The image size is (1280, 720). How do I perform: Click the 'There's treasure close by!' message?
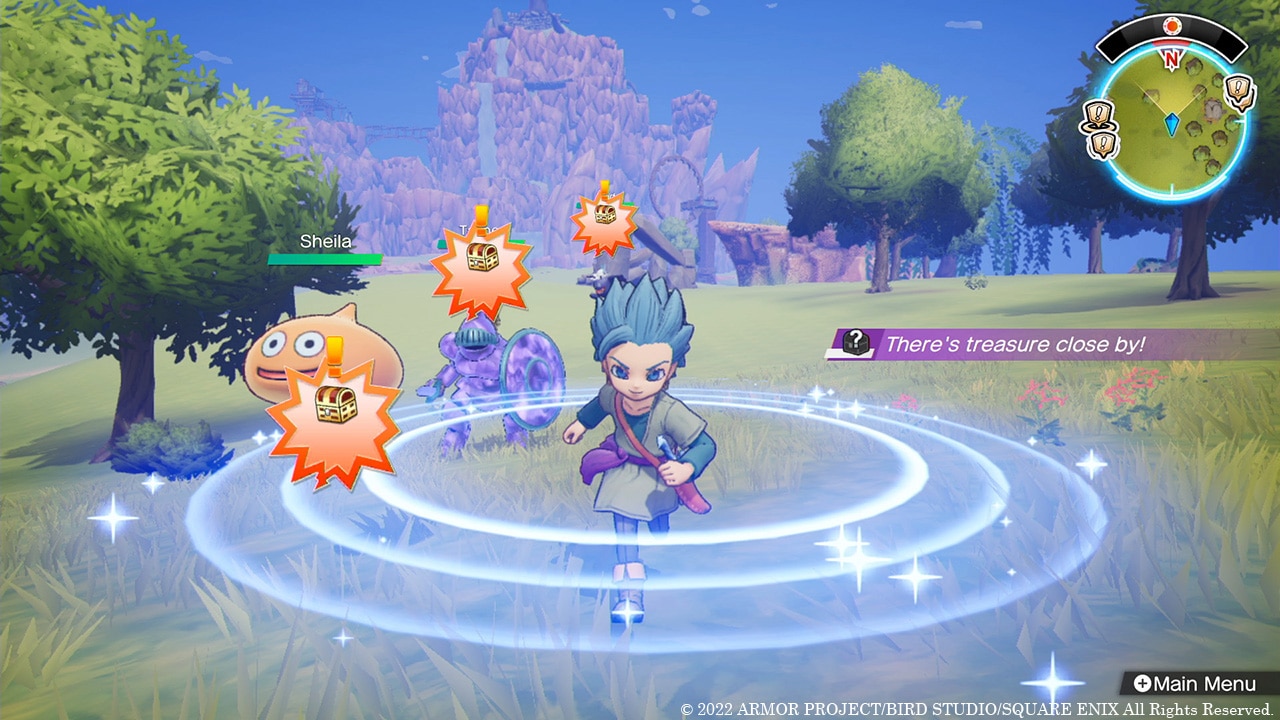(x=1000, y=344)
